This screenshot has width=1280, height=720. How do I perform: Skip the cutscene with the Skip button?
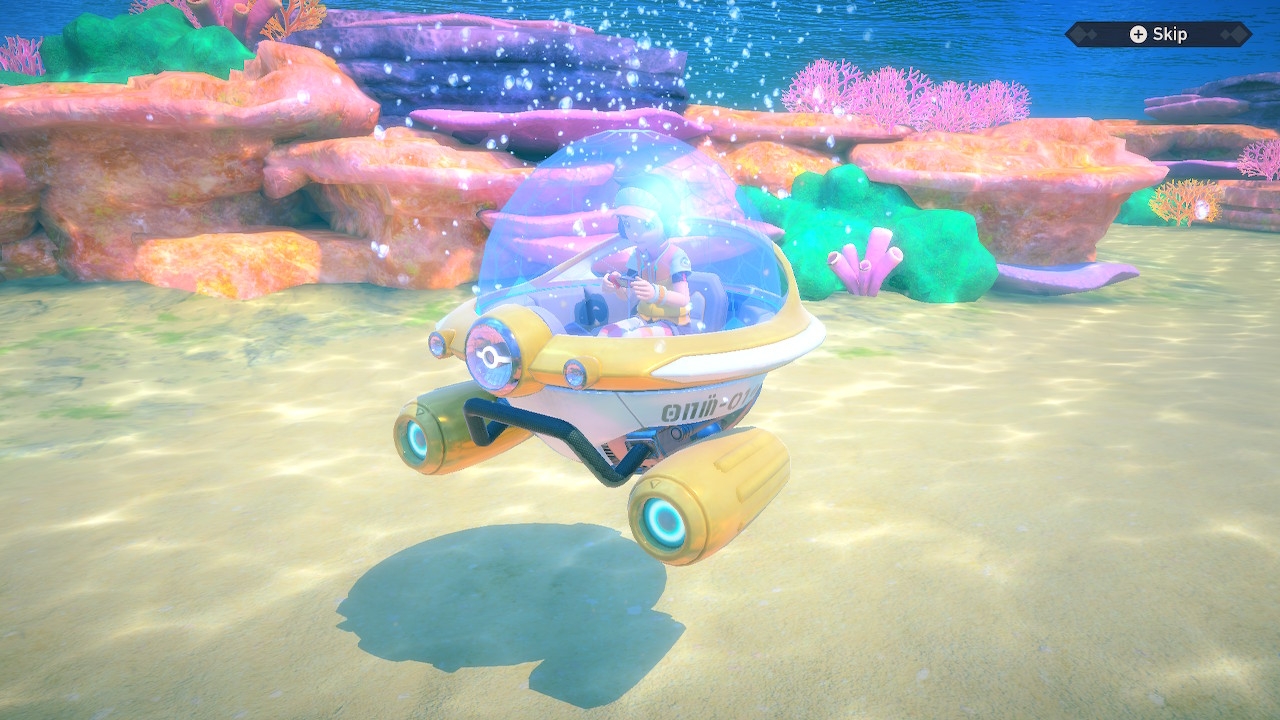[x=1158, y=34]
